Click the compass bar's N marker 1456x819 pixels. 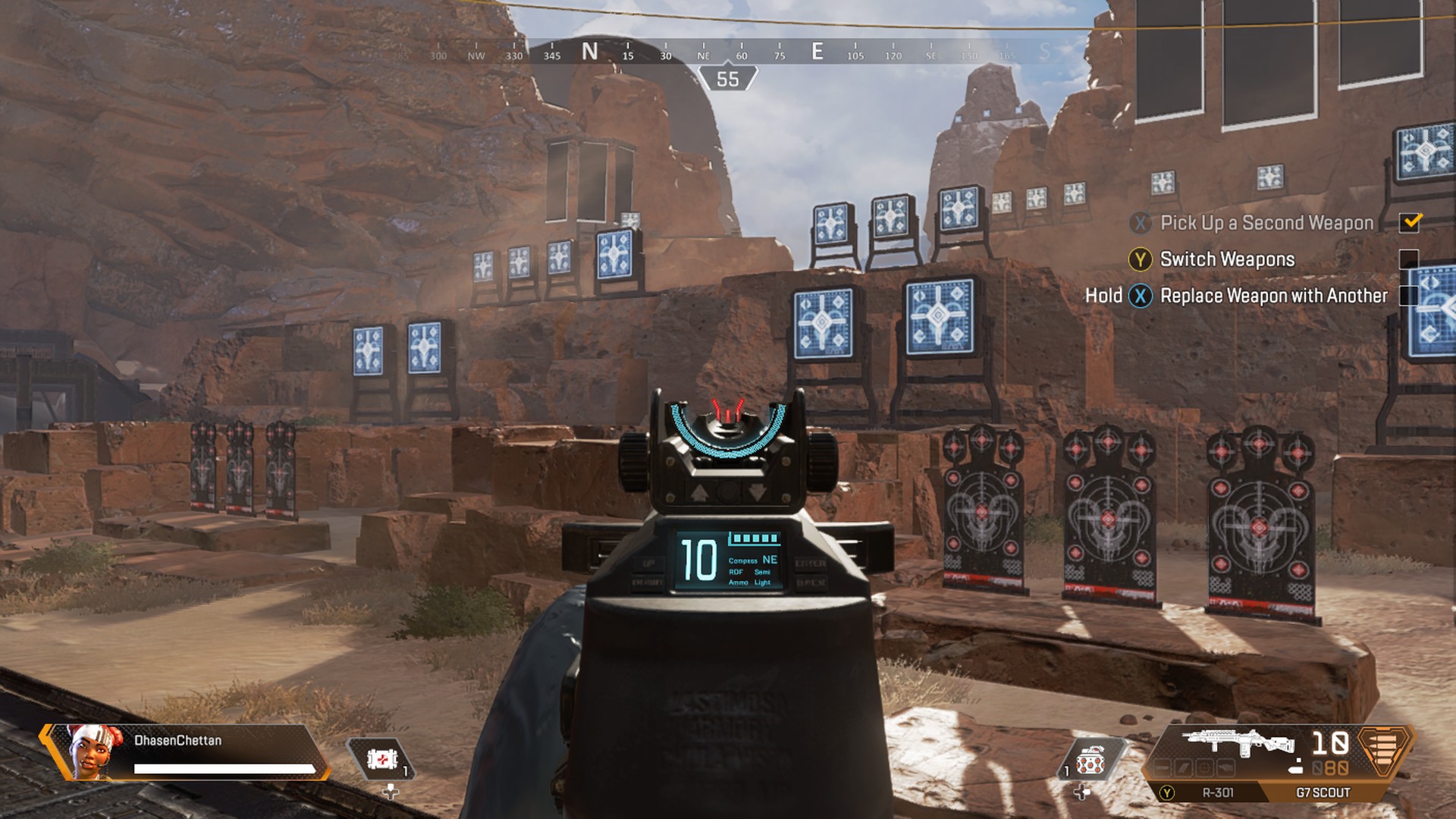tap(590, 52)
